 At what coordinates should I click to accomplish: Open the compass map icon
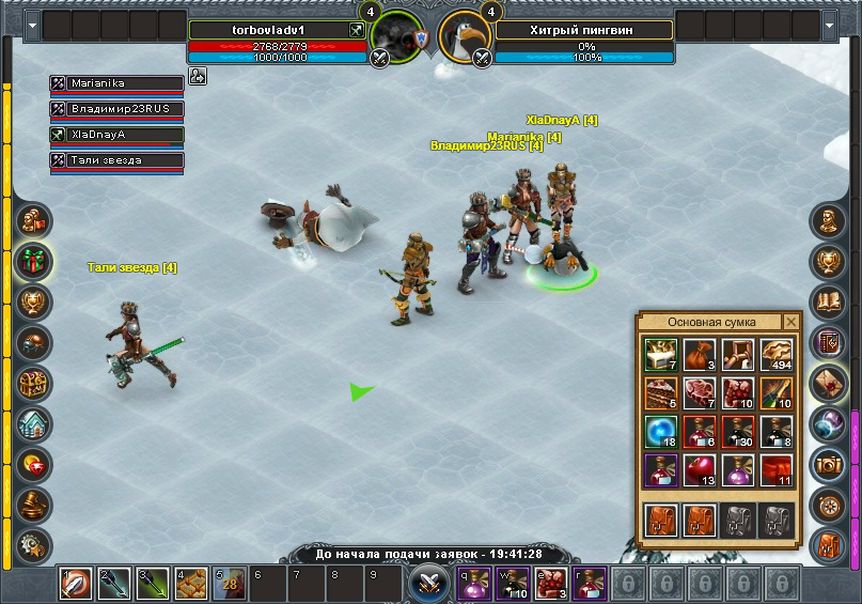[828, 505]
